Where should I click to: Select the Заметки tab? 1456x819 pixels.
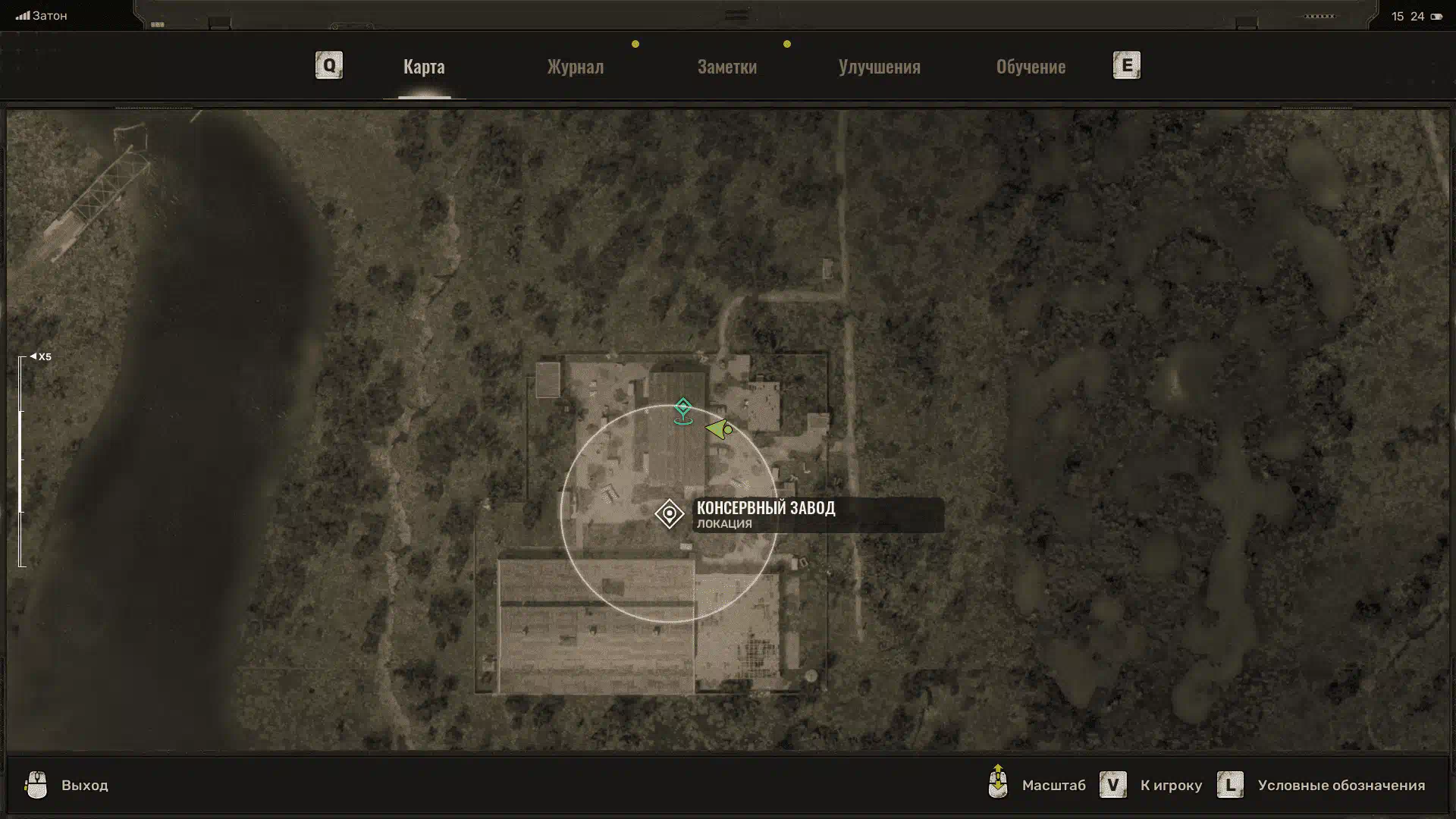[x=726, y=67]
